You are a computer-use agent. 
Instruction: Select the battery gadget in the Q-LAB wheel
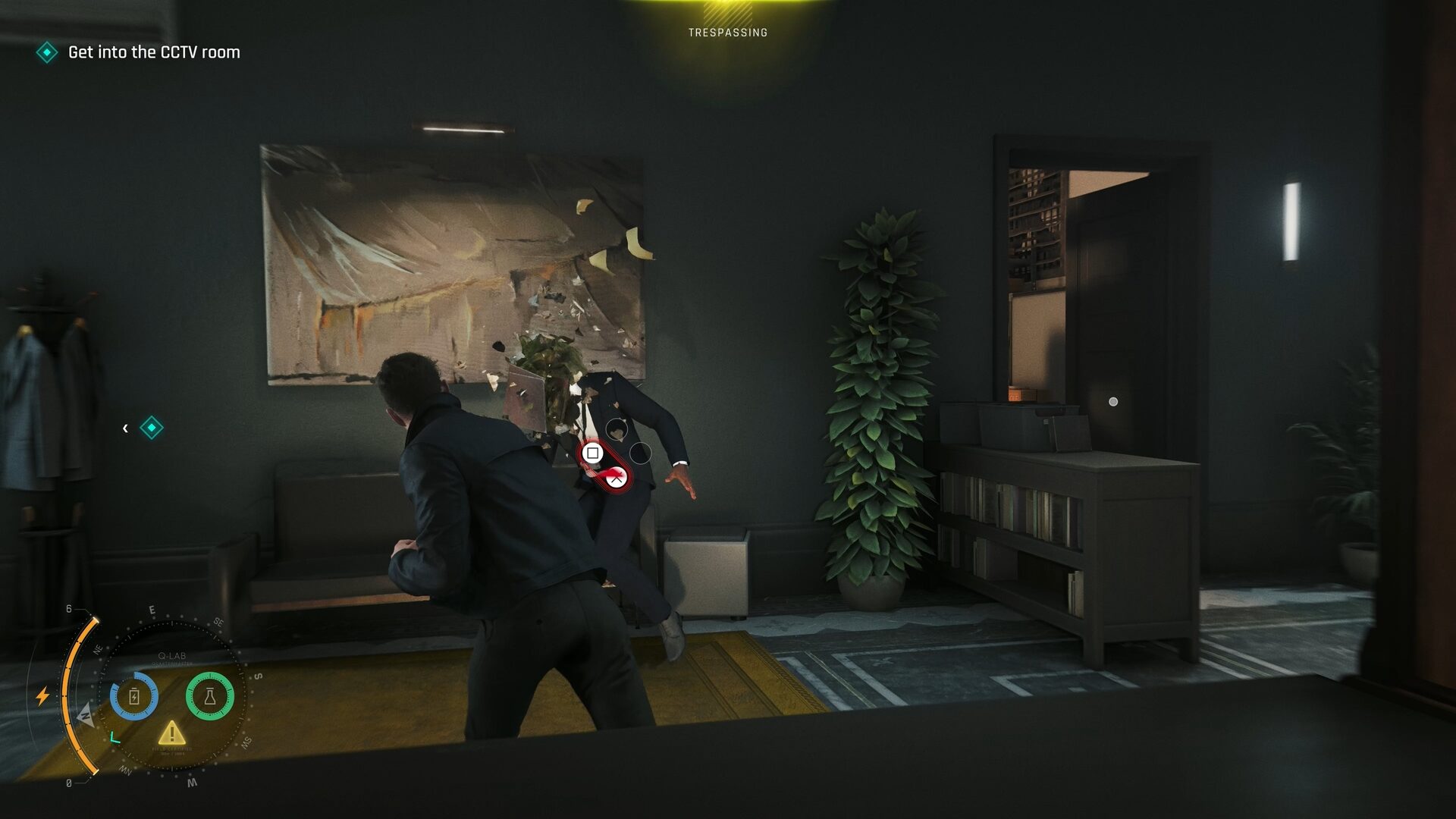tap(134, 696)
